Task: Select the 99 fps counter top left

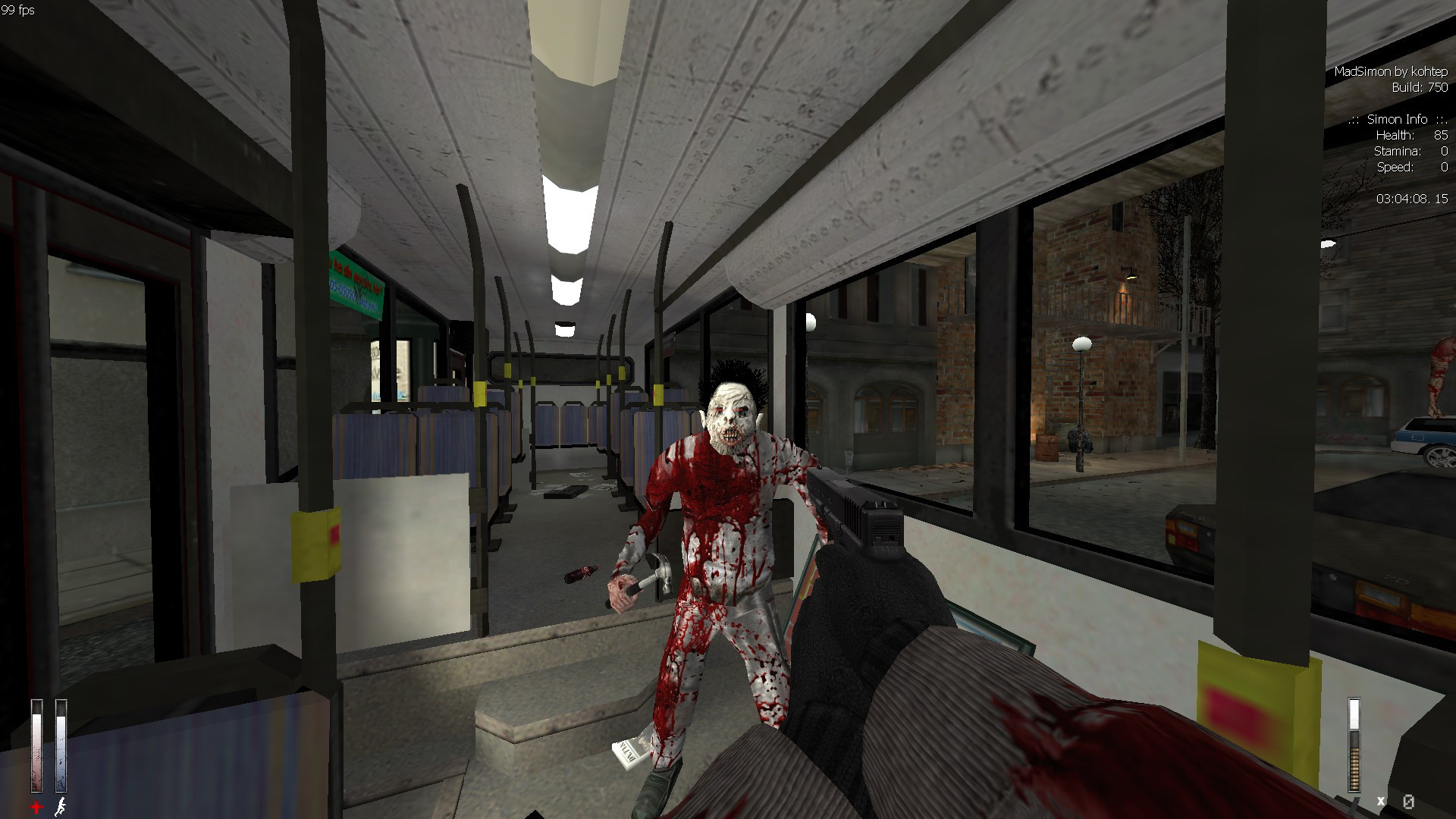Action: (17, 11)
